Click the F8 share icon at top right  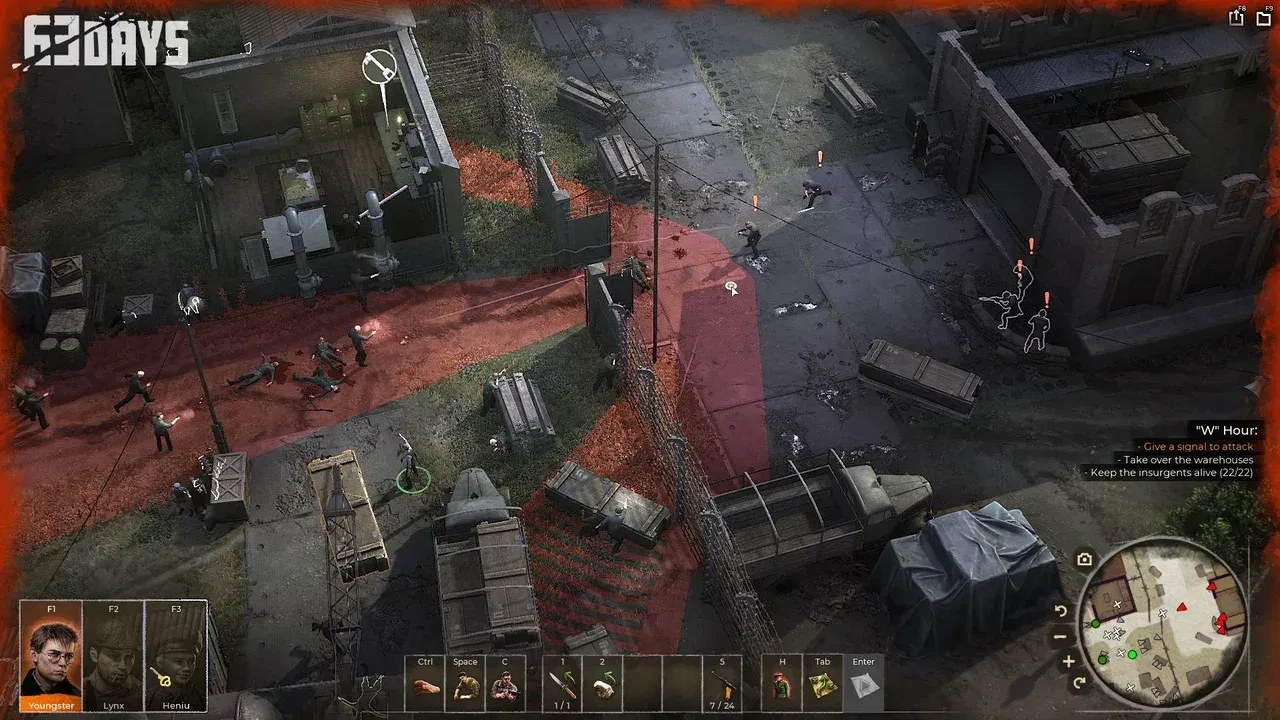[x=1237, y=17]
